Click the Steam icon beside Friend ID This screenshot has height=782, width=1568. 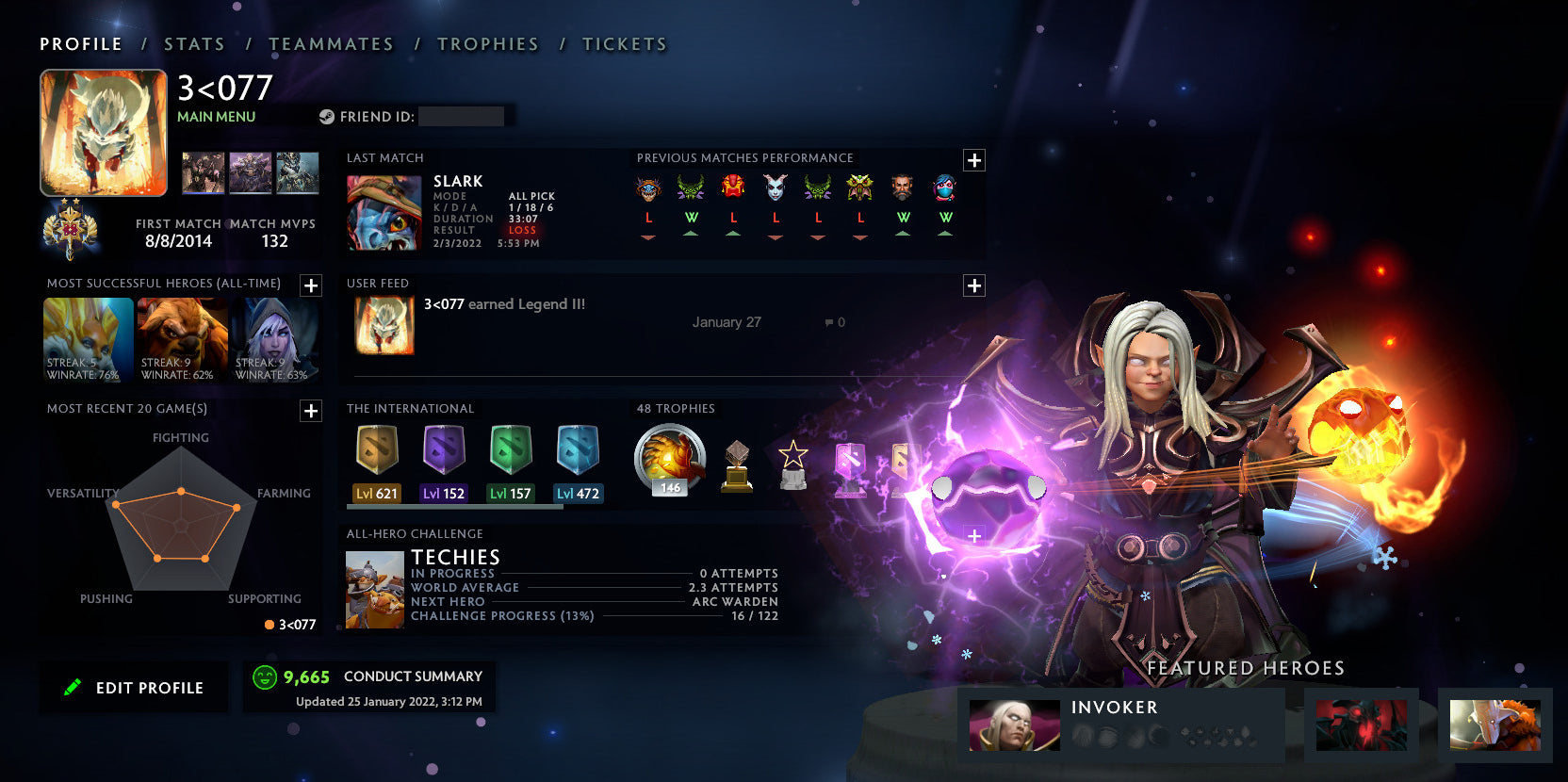pos(327,116)
